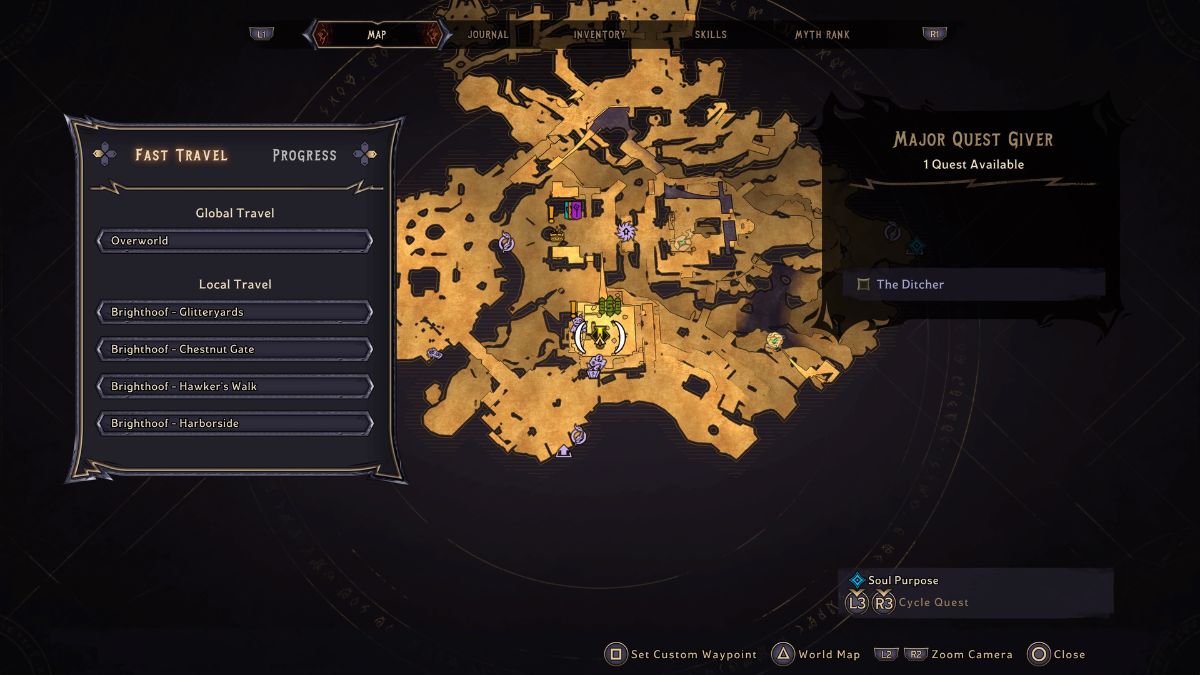The image size is (1200, 675).
Task: Fast travel to Brighthoof - Glitteryards
Action: pyautogui.click(x=235, y=312)
